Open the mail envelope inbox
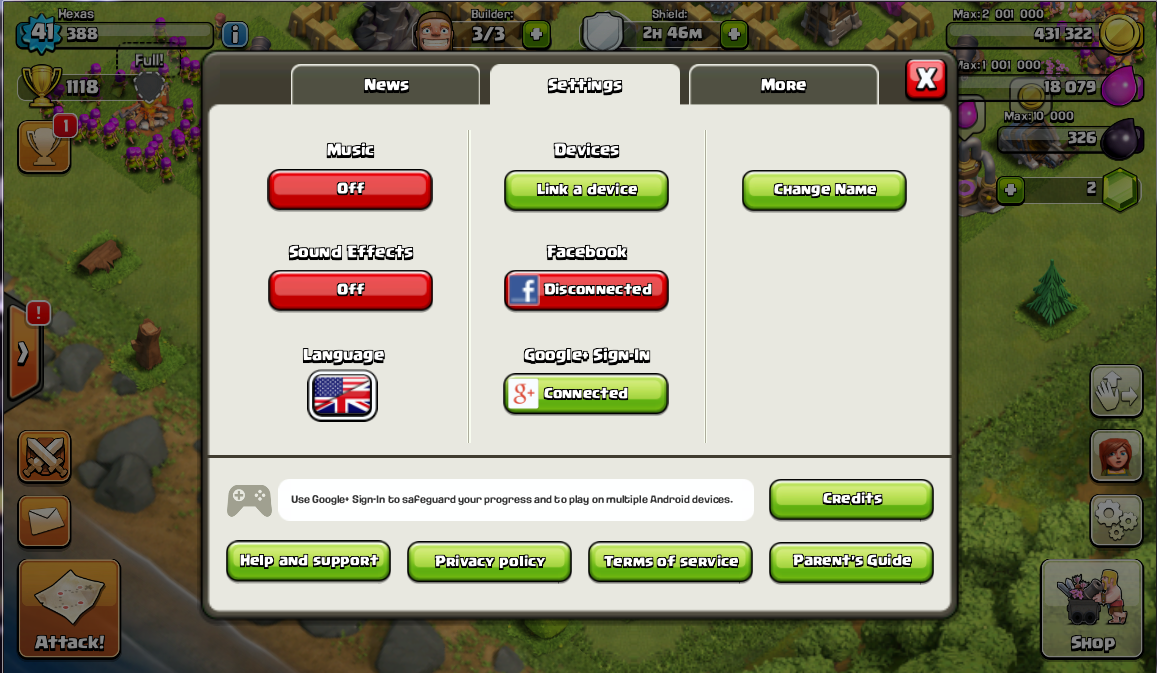The height and width of the screenshot is (673, 1157). tap(44, 520)
